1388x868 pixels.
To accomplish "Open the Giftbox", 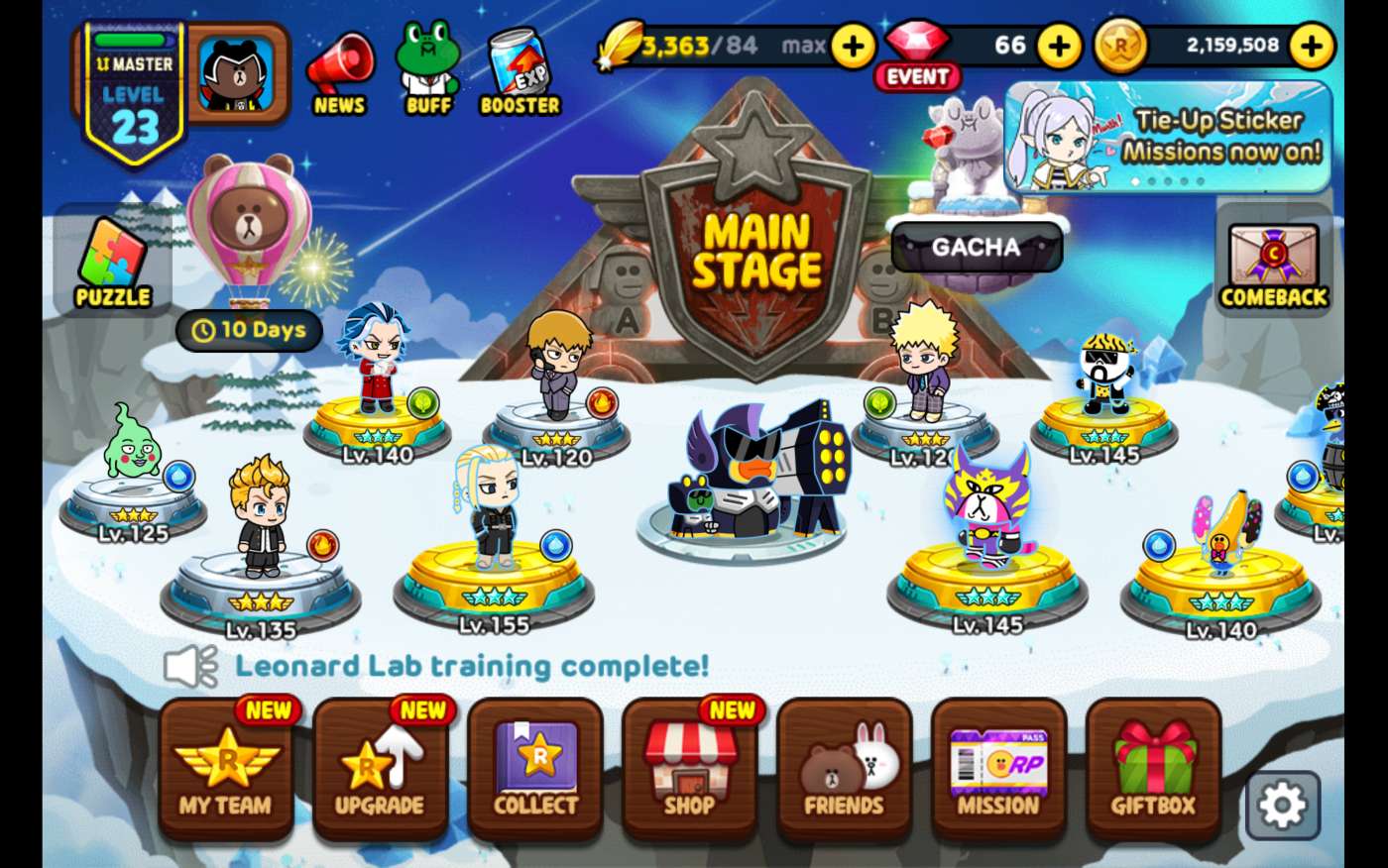I will tap(1153, 770).
